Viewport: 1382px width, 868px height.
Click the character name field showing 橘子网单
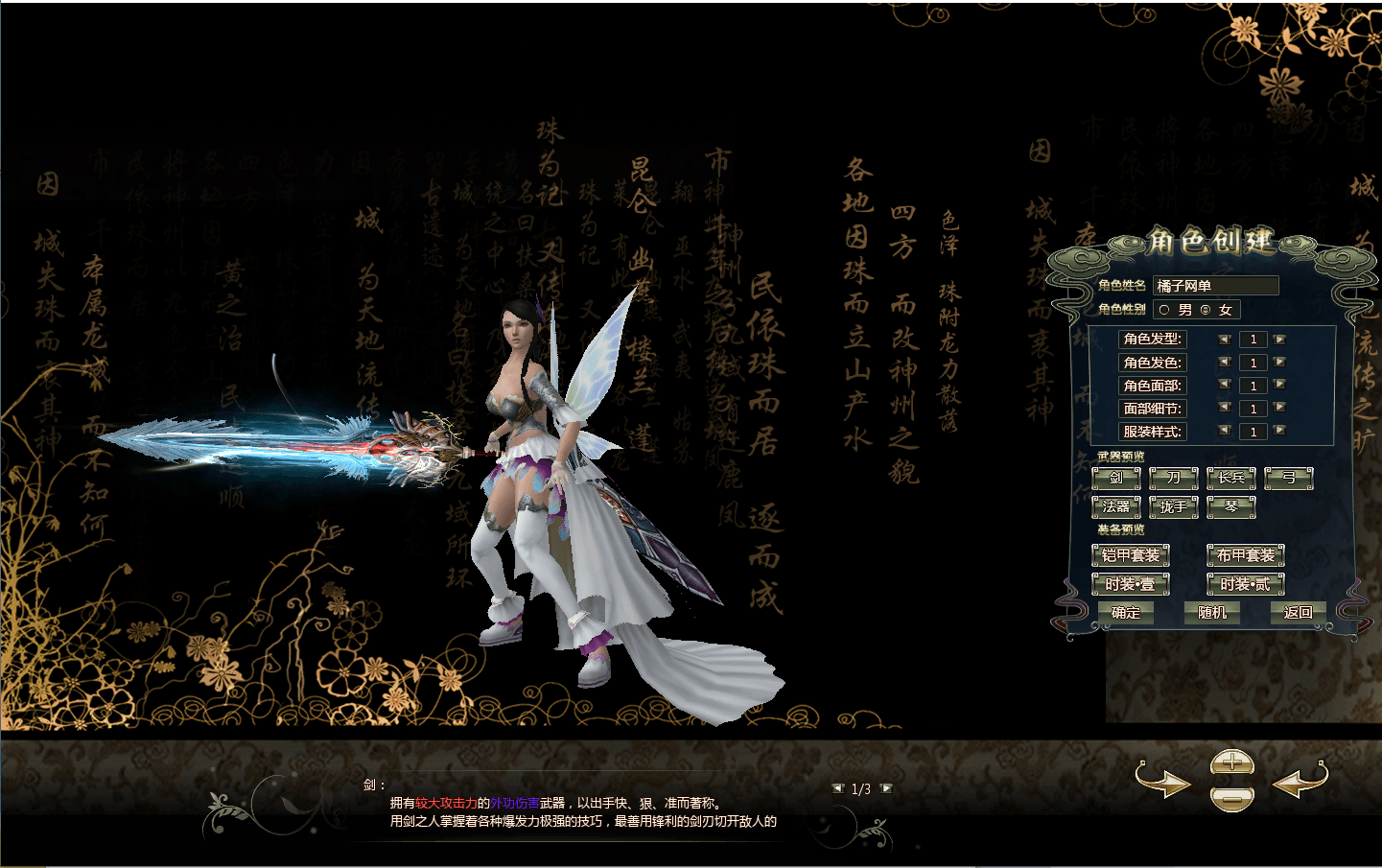click(x=1216, y=286)
